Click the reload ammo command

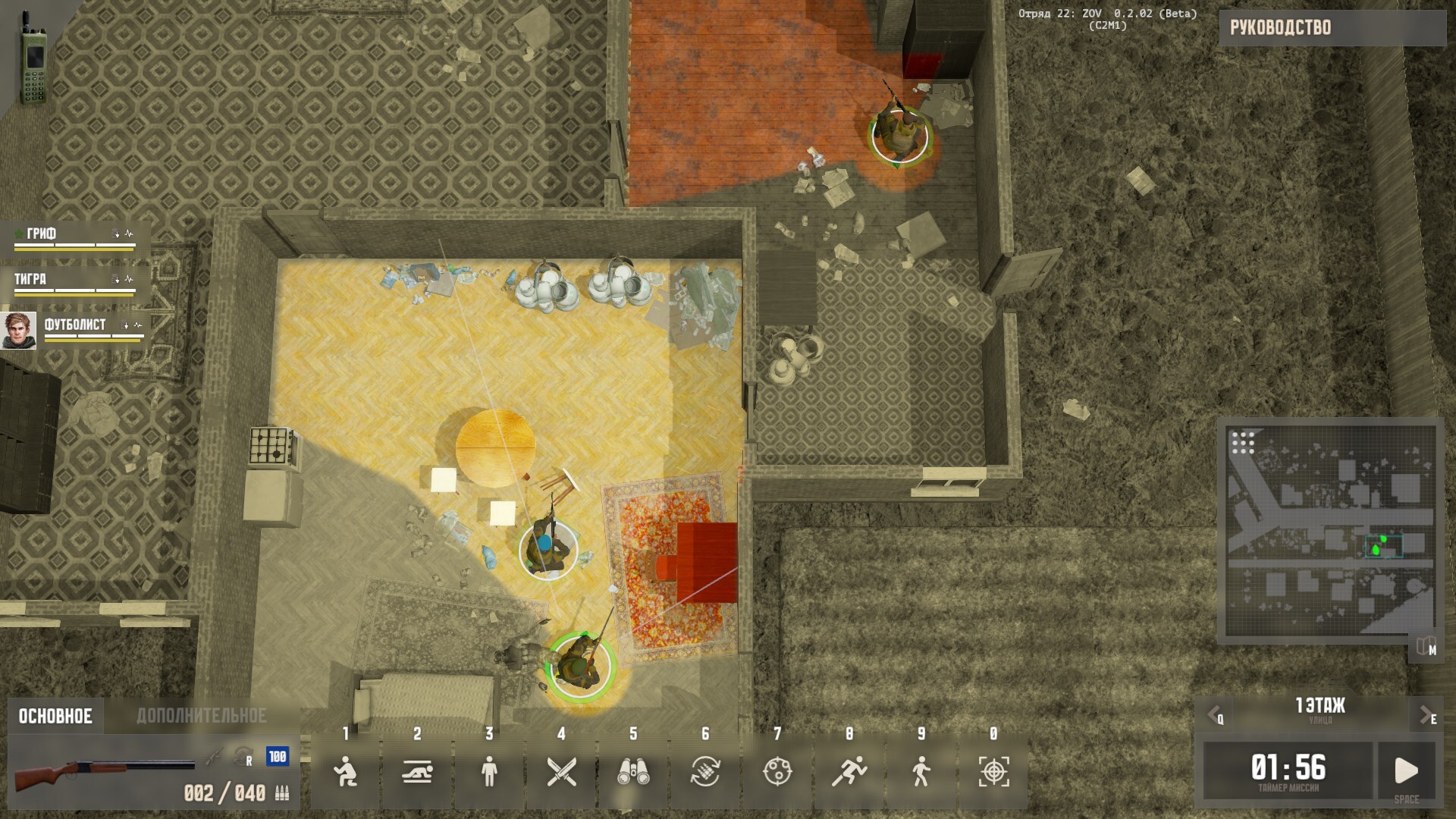[x=705, y=772]
